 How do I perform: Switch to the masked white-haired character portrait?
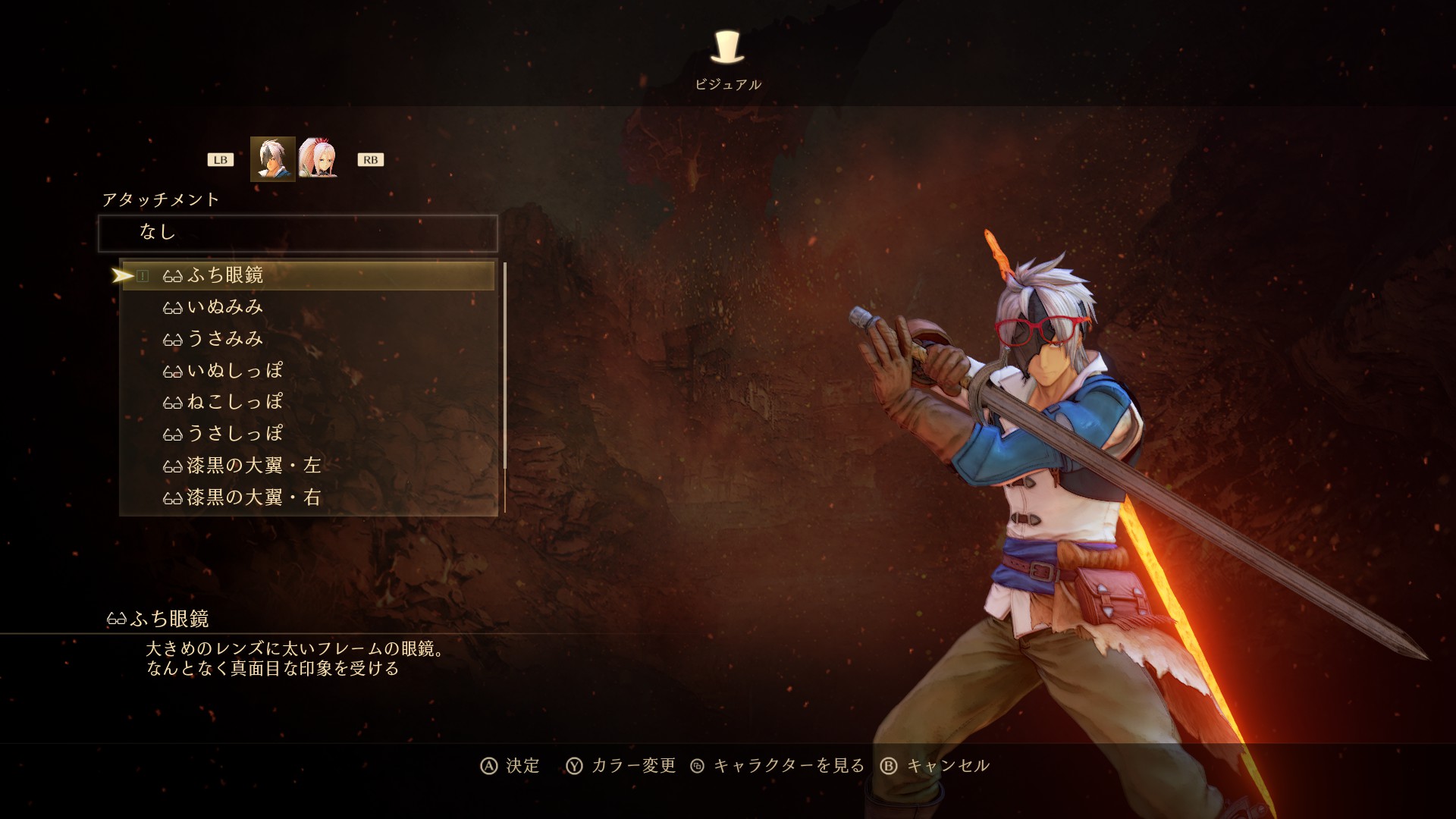tap(272, 159)
